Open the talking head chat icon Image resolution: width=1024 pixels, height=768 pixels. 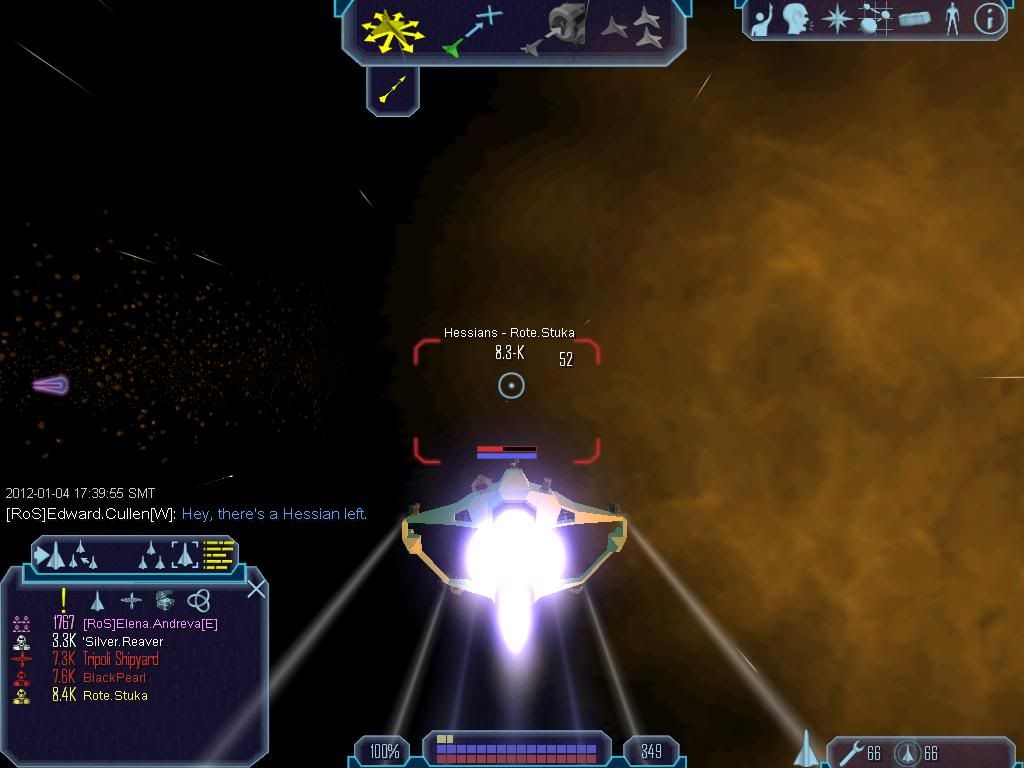click(x=795, y=18)
